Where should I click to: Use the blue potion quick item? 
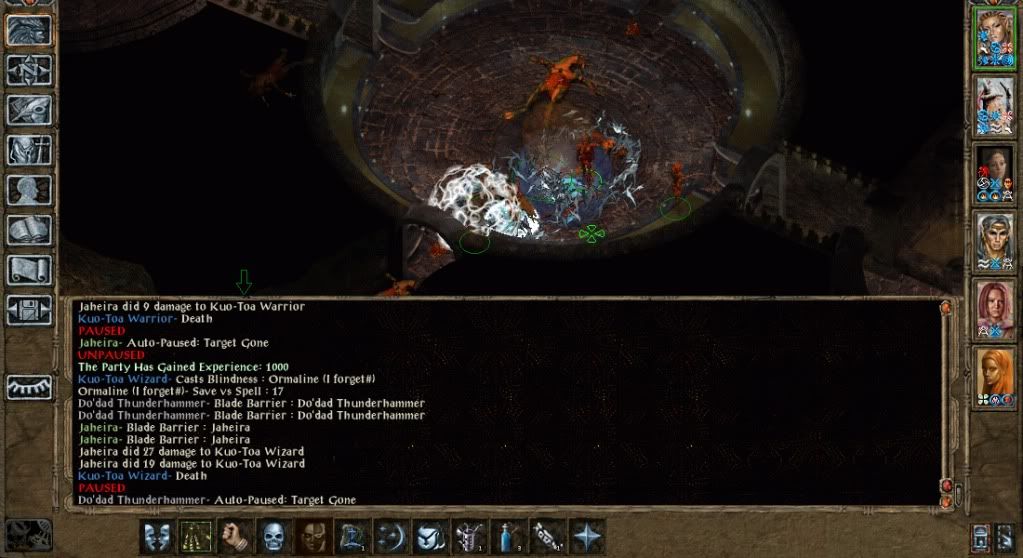click(x=508, y=535)
